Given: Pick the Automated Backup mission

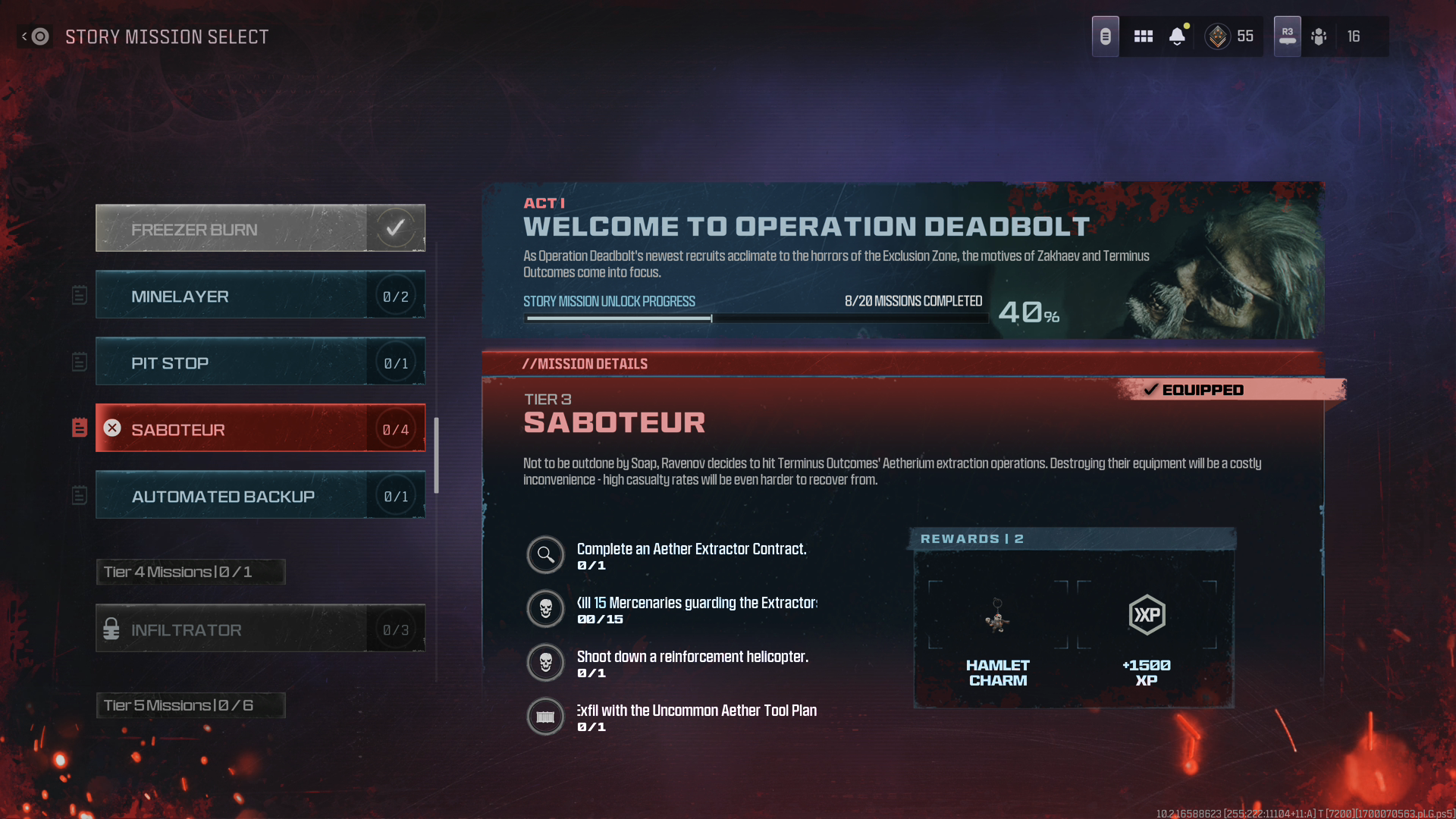Looking at the screenshot, I should (259, 495).
